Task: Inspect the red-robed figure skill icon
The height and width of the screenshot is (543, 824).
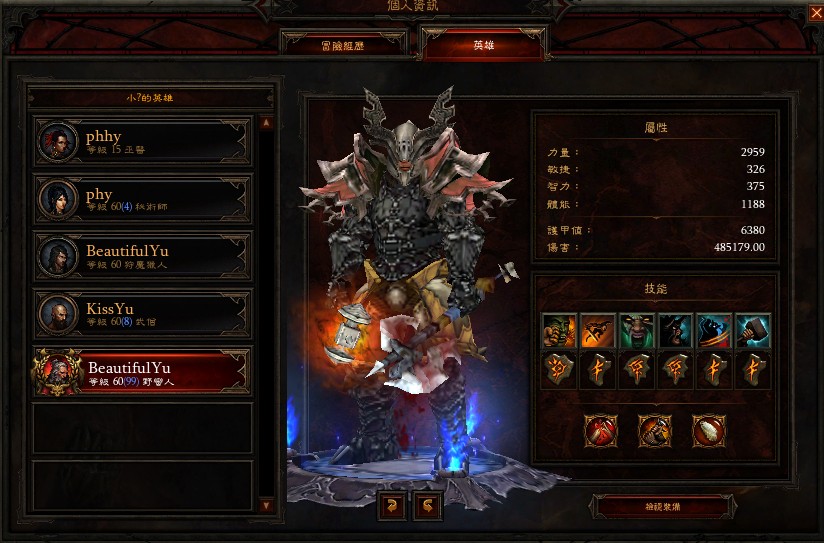Action: (714, 330)
